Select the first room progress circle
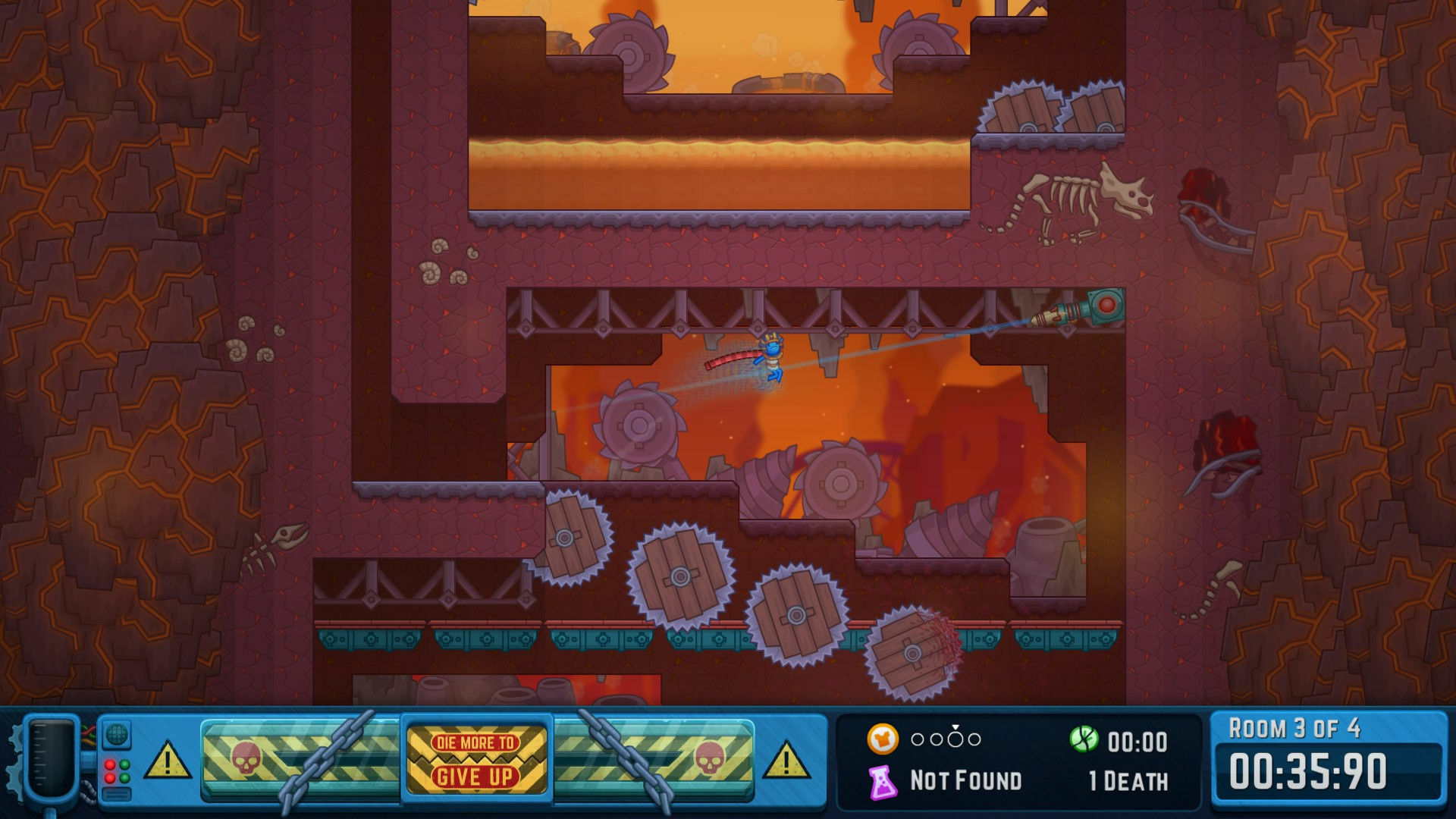This screenshot has height=819, width=1456. click(x=918, y=739)
